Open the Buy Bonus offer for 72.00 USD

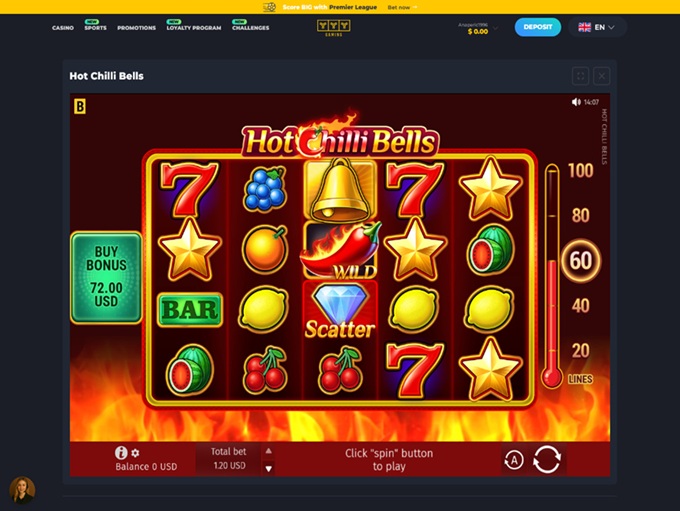pyautogui.click(x=106, y=277)
